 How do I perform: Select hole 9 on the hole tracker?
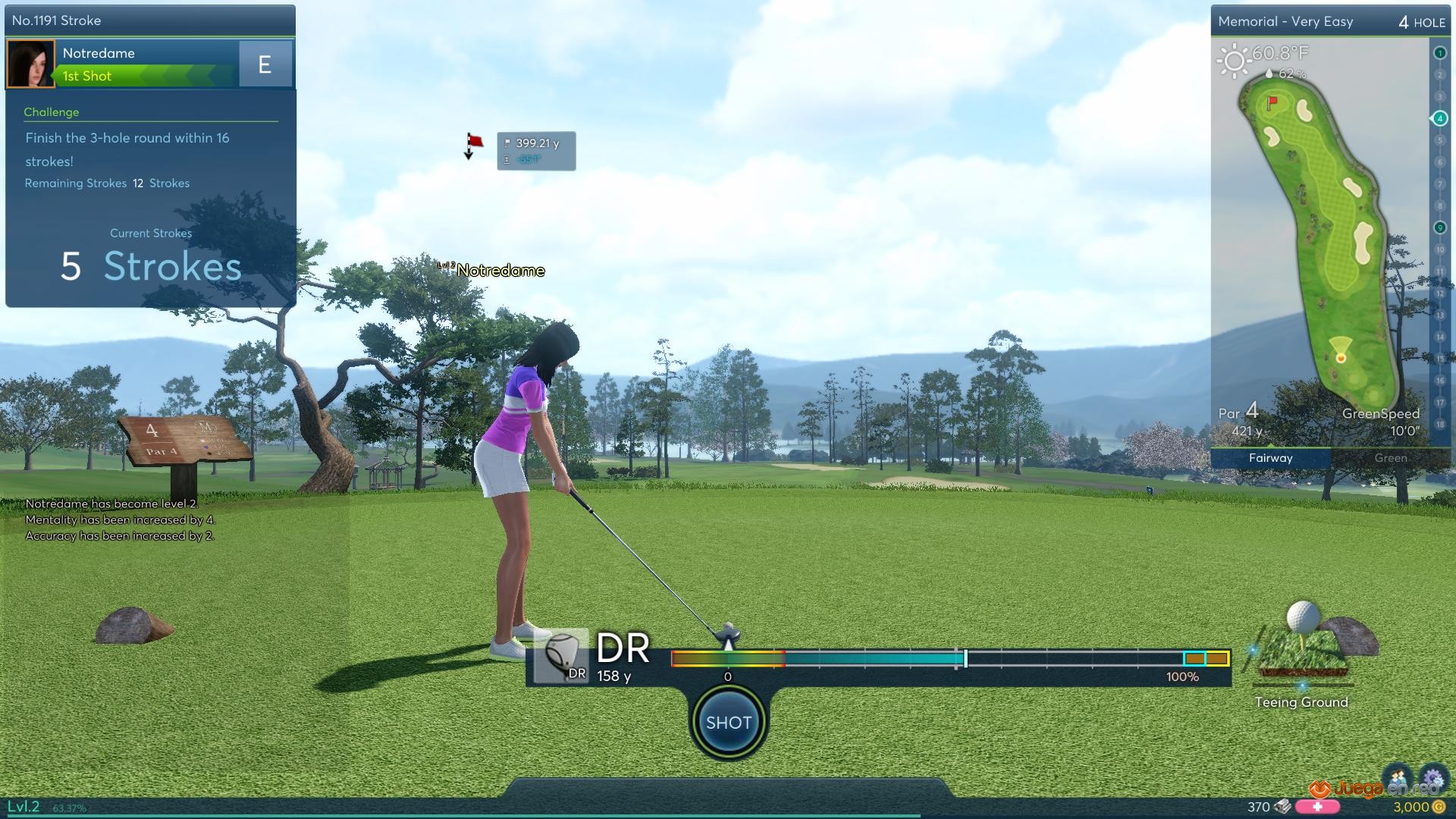tap(1439, 227)
